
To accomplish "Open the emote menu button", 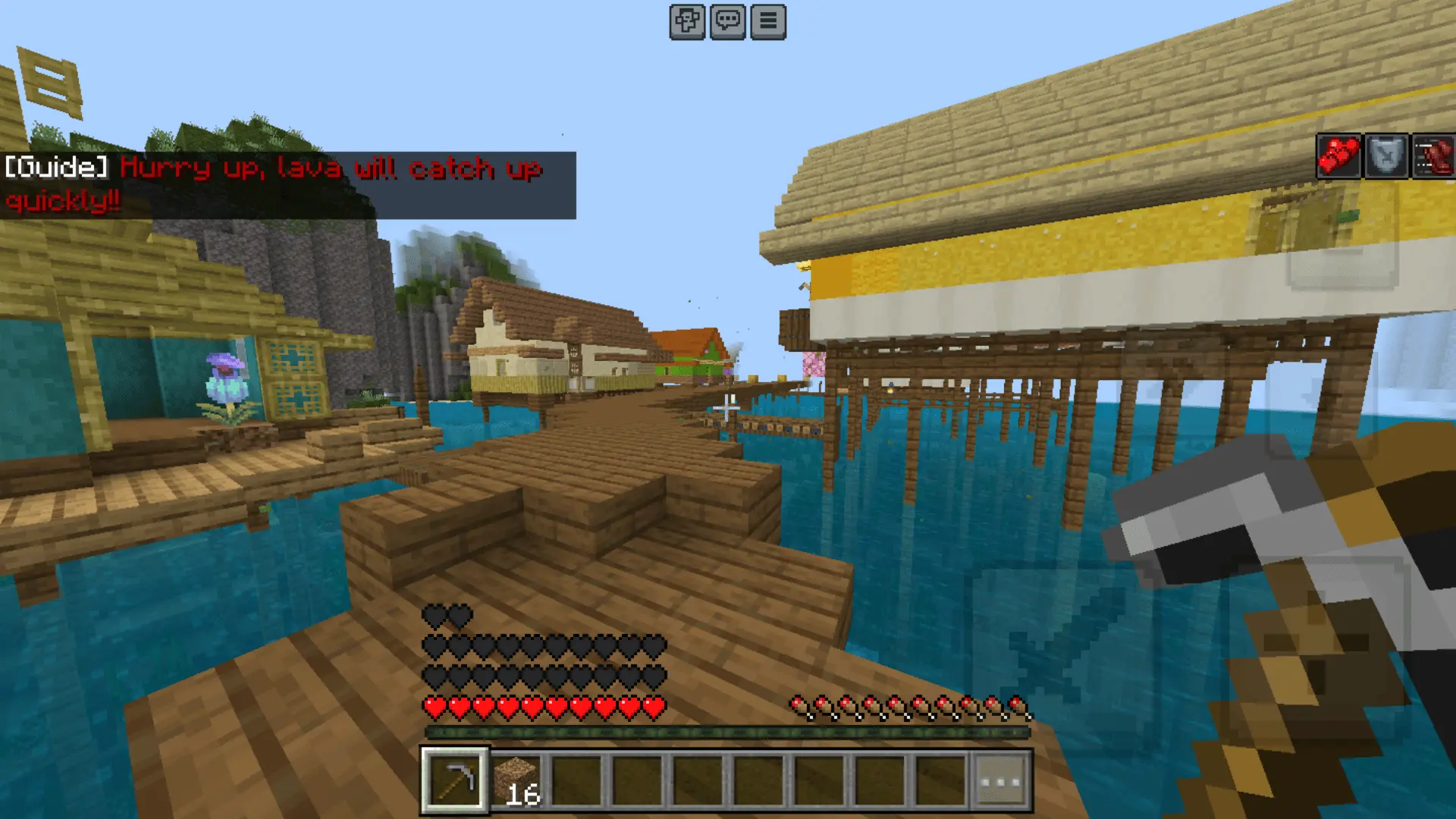I will (x=687, y=21).
